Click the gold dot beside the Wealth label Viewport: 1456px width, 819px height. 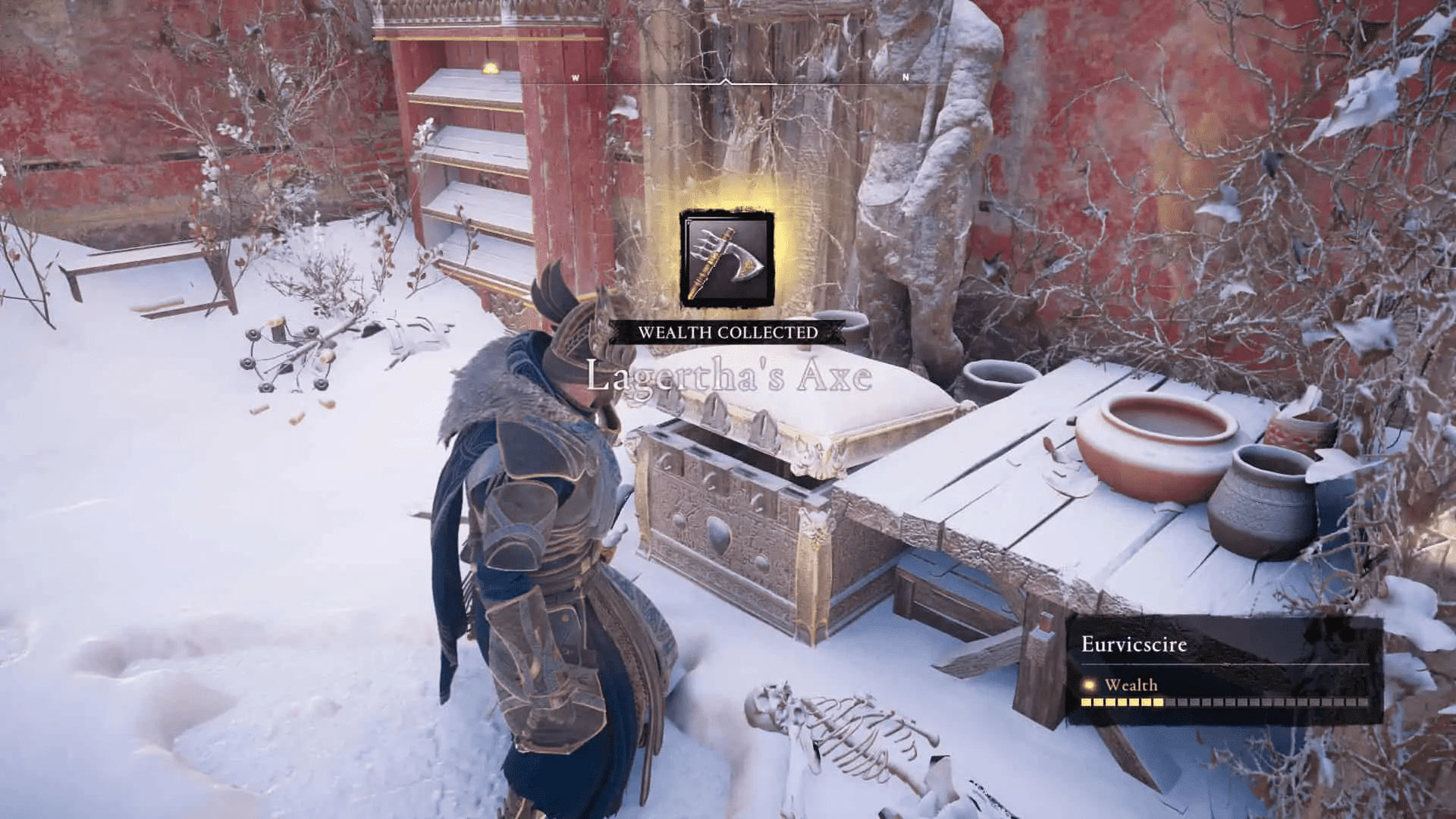[x=1089, y=686]
